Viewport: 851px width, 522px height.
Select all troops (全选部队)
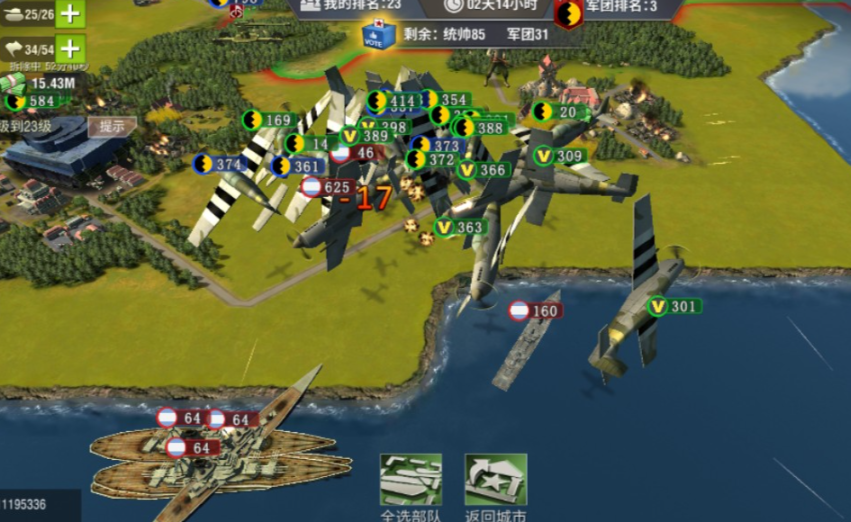coord(410,484)
